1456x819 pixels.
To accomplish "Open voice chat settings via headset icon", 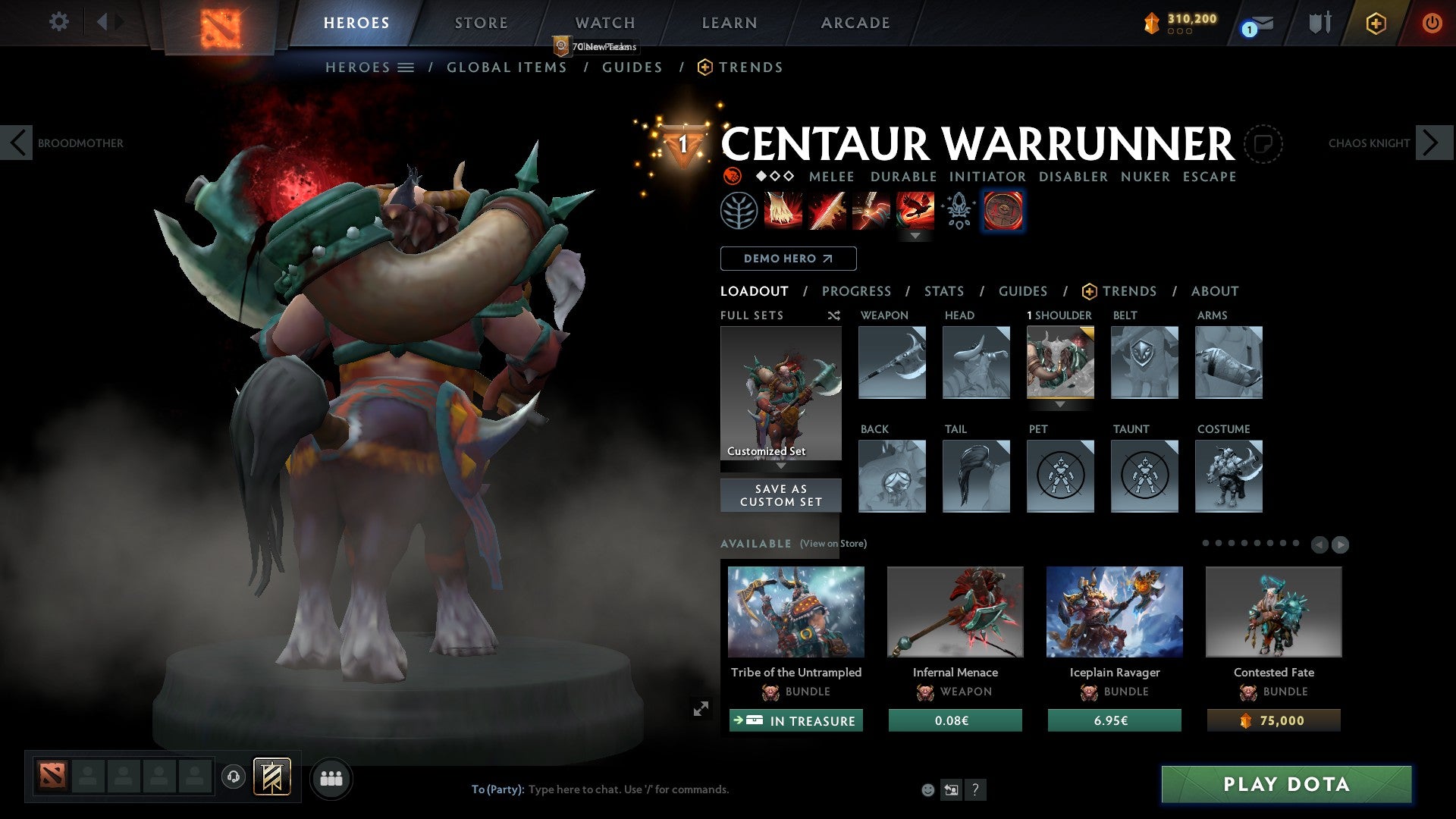I will pyautogui.click(x=234, y=777).
